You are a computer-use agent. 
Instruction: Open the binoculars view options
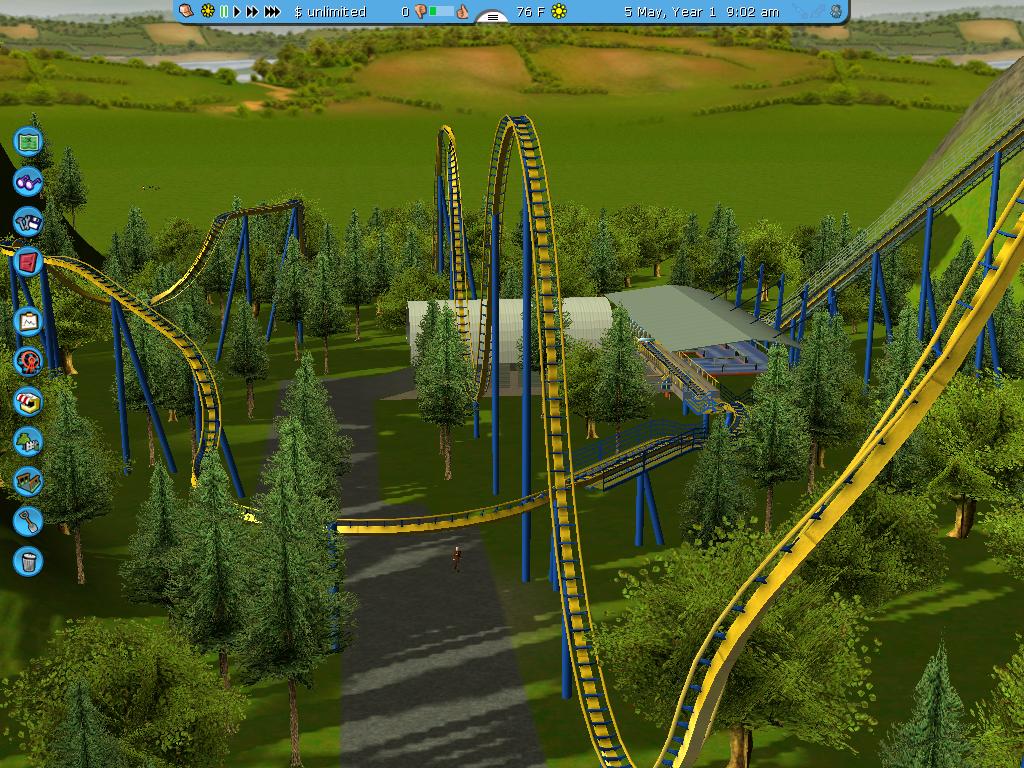[28, 182]
